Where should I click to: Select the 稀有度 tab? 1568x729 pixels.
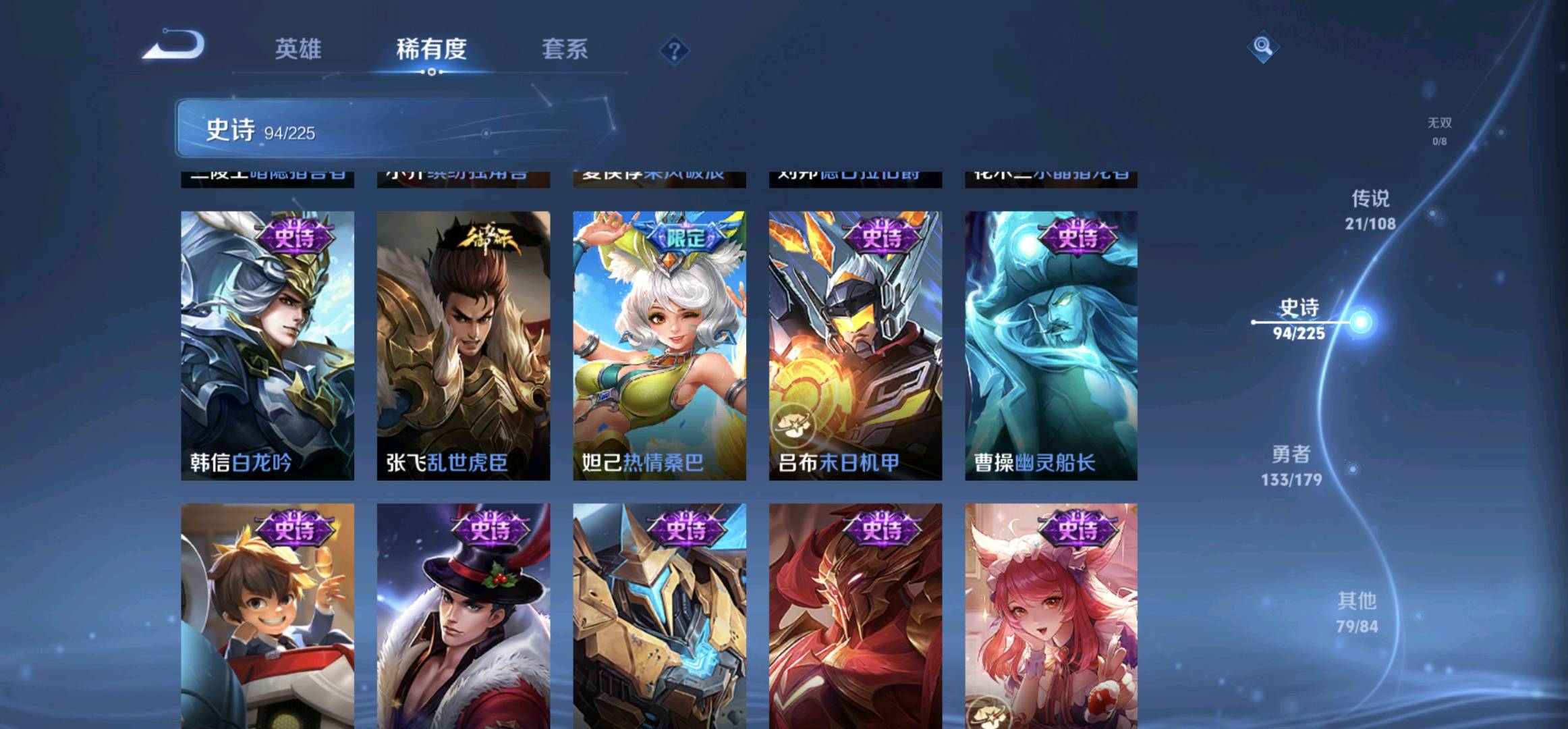coord(431,49)
